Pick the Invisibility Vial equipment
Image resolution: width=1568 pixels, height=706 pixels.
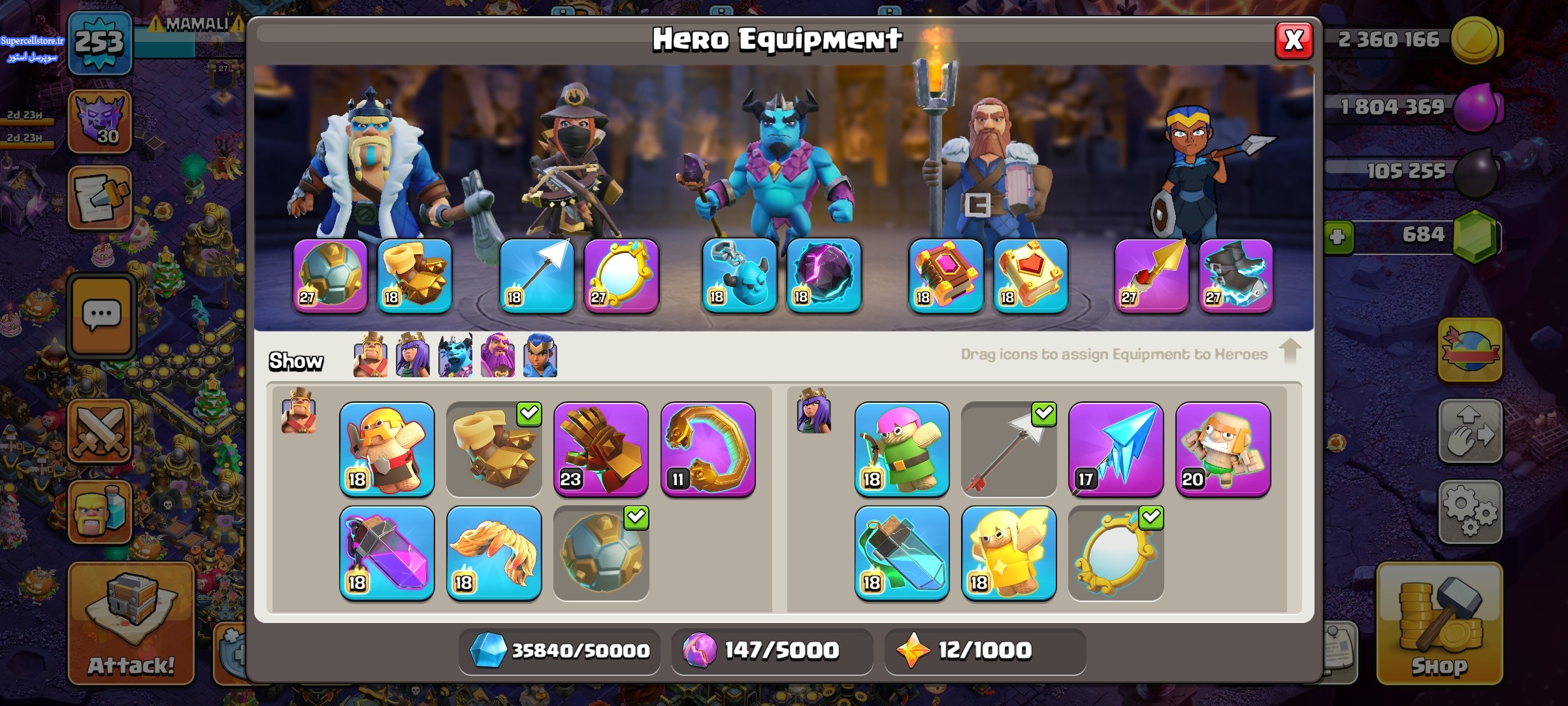click(x=902, y=553)
